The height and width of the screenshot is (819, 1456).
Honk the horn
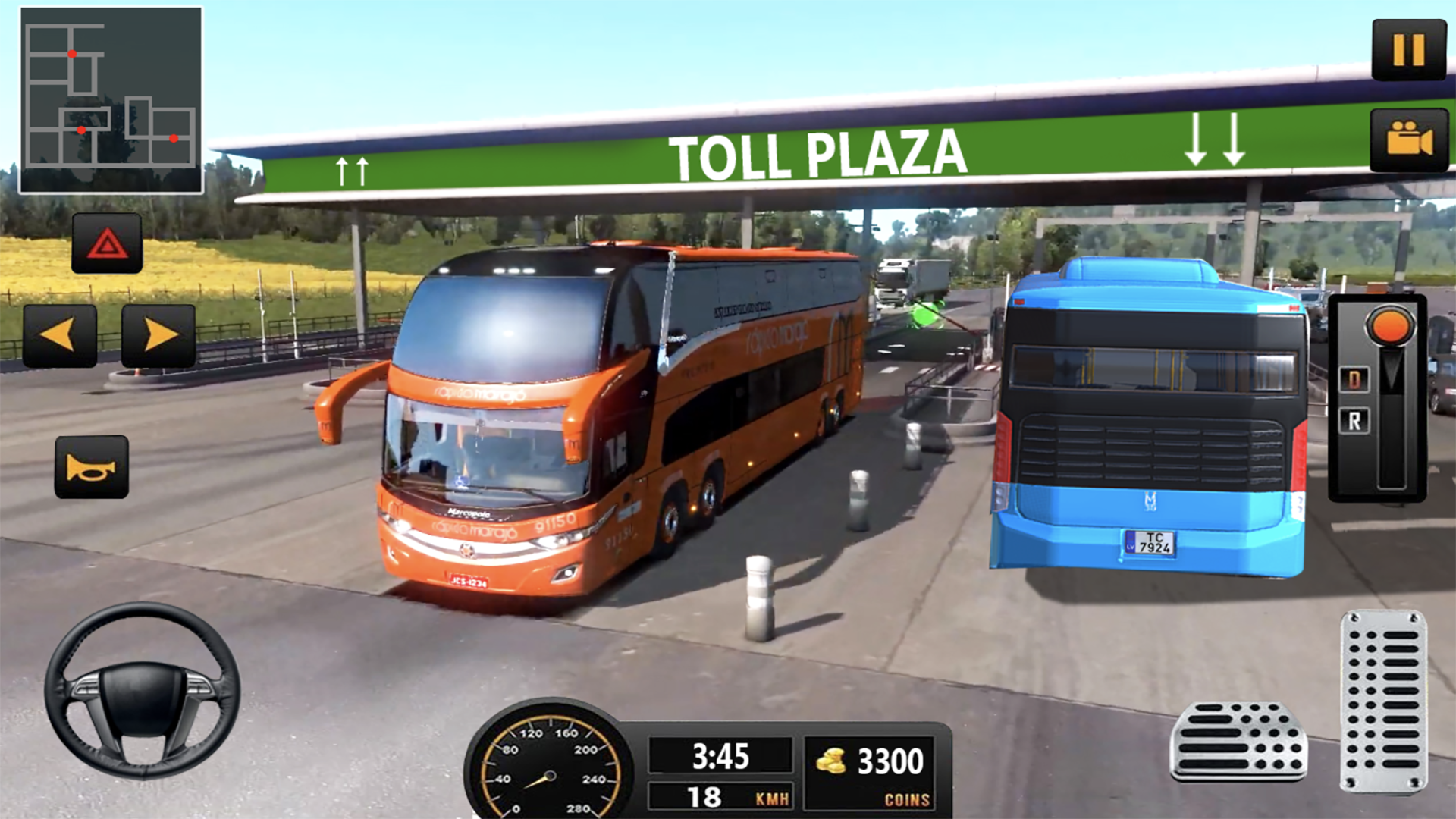coord(92,467)
